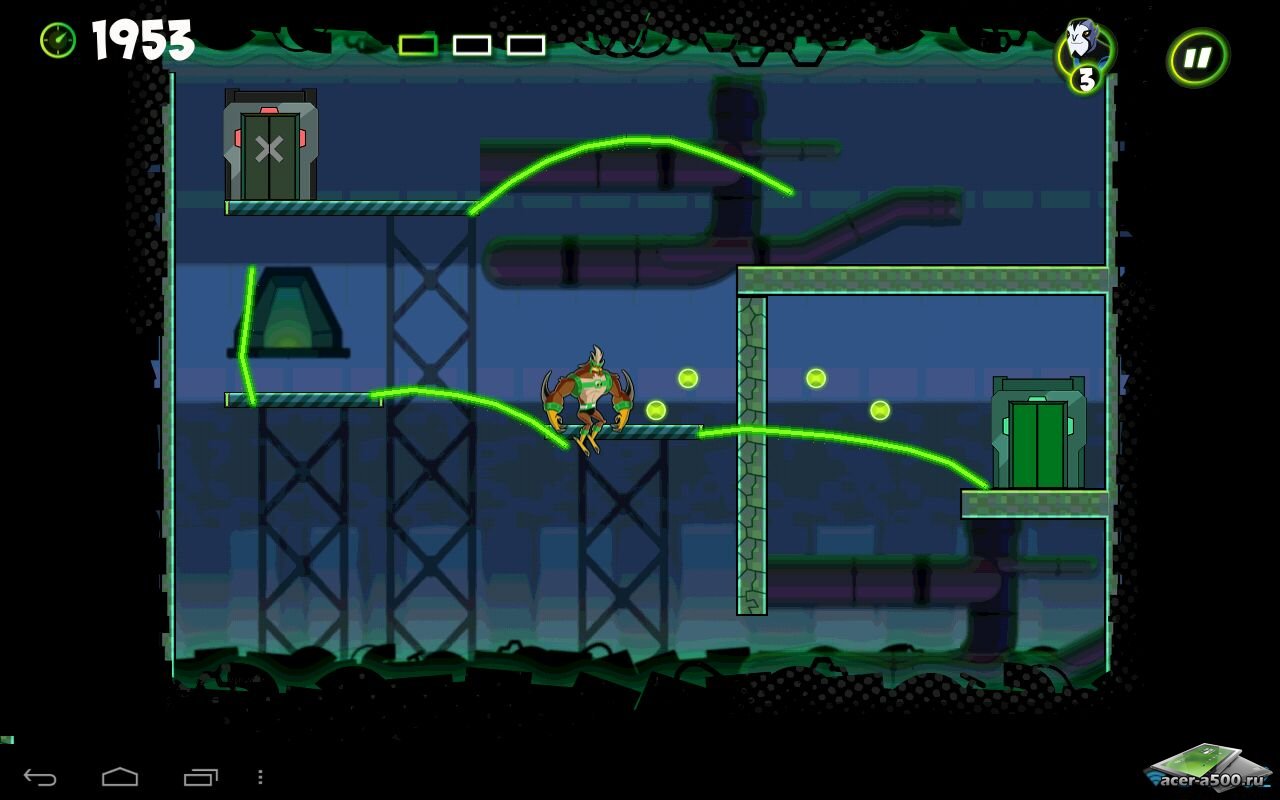Pause the game with the pause button
Viewport: 1280px width, 800px height.
coord(1197,58)
